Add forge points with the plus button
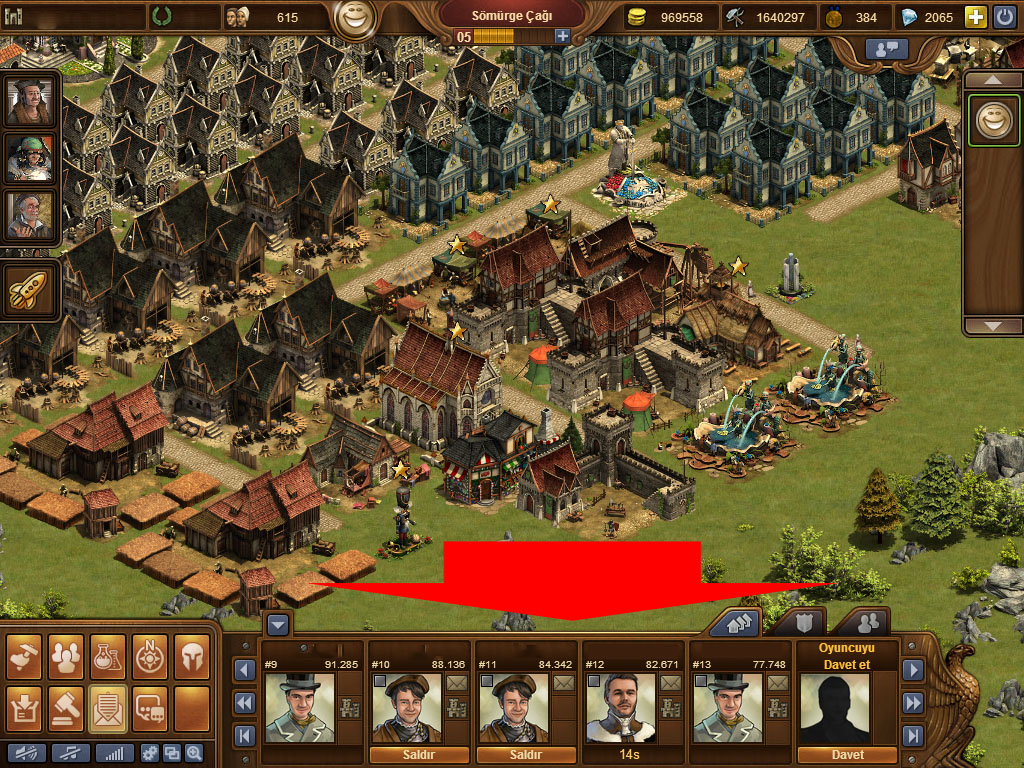1024x768 pixels. coord(562,36)
